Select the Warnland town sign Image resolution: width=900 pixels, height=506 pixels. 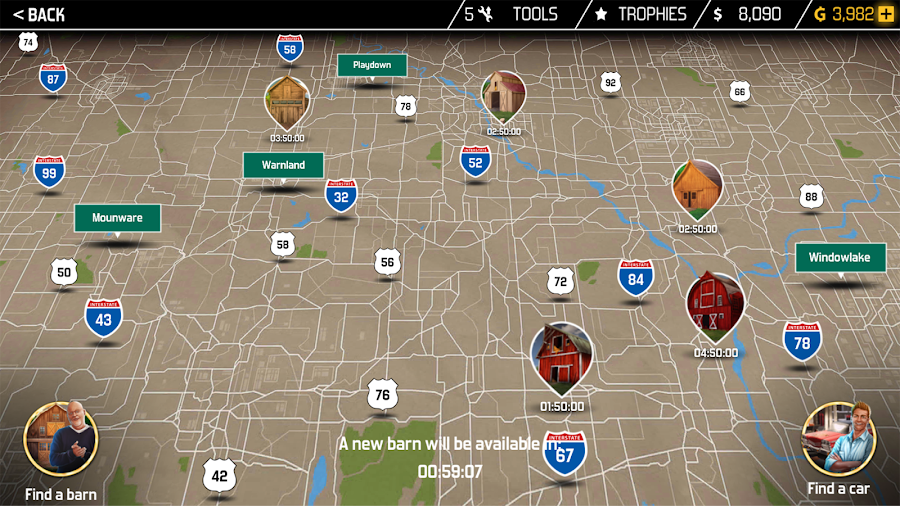coord(283,165)
